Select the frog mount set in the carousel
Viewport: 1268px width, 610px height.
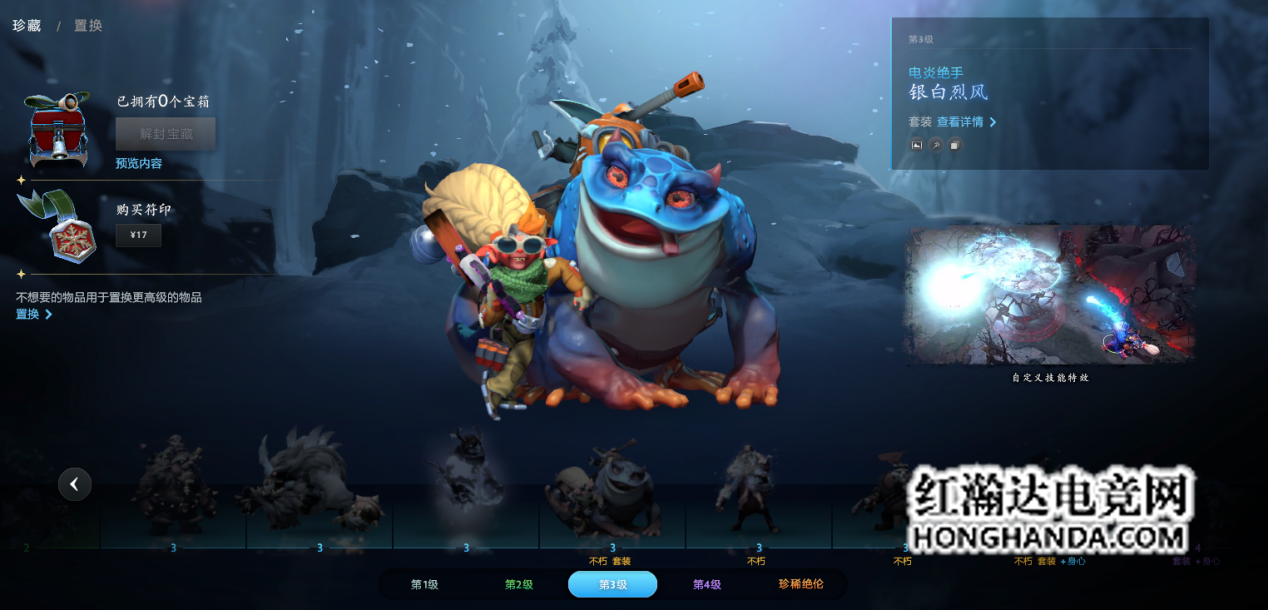(x=610, y=494)
